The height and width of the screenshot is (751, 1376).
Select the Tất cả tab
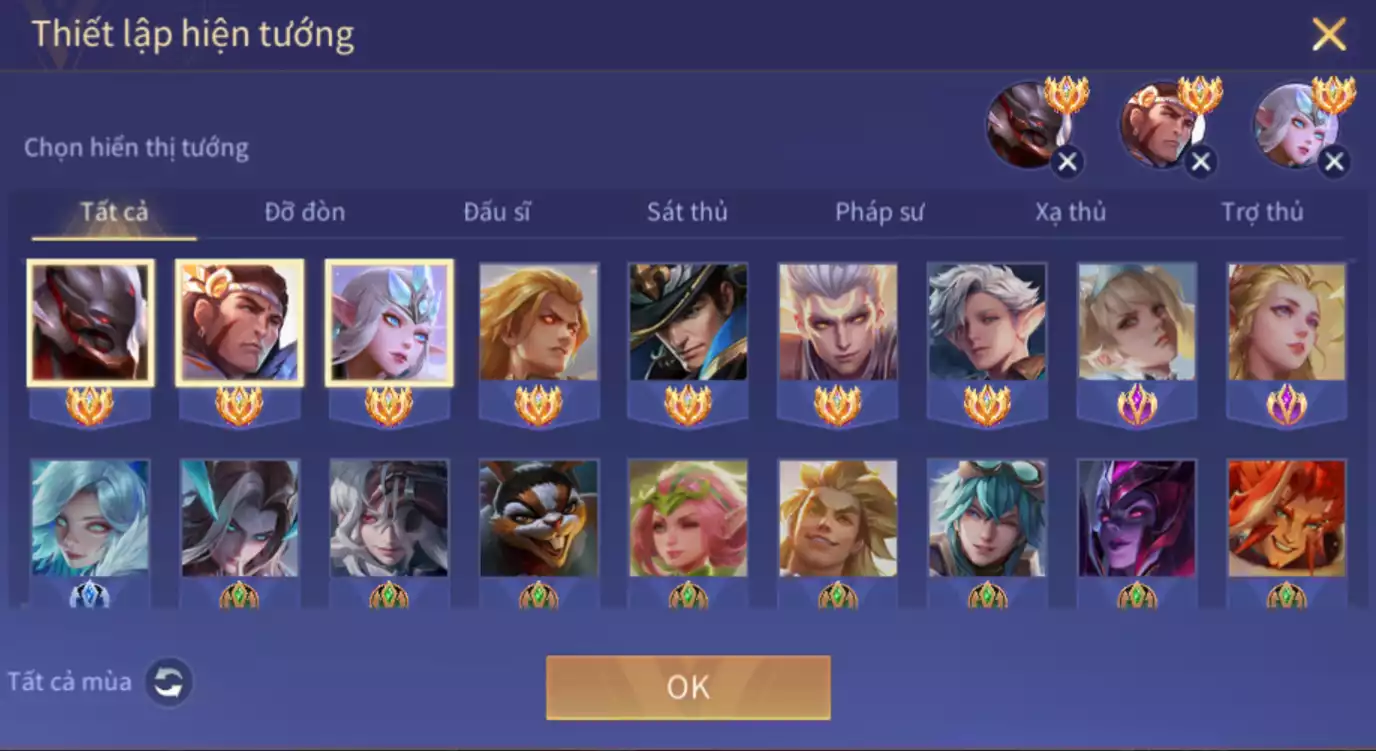(x=114, y=212)
